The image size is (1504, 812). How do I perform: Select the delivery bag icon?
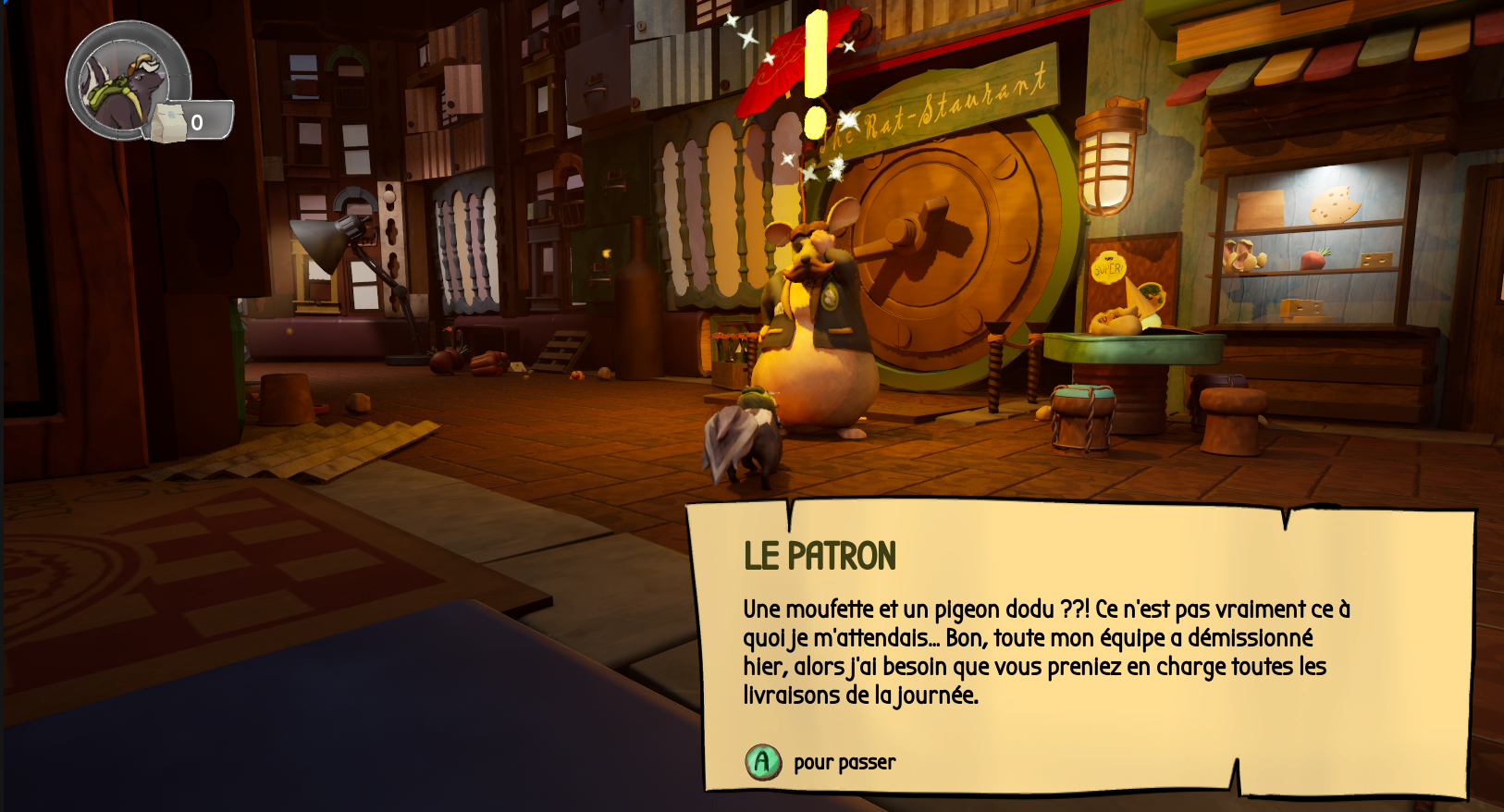pyautogui.click(x=167, y=123)
